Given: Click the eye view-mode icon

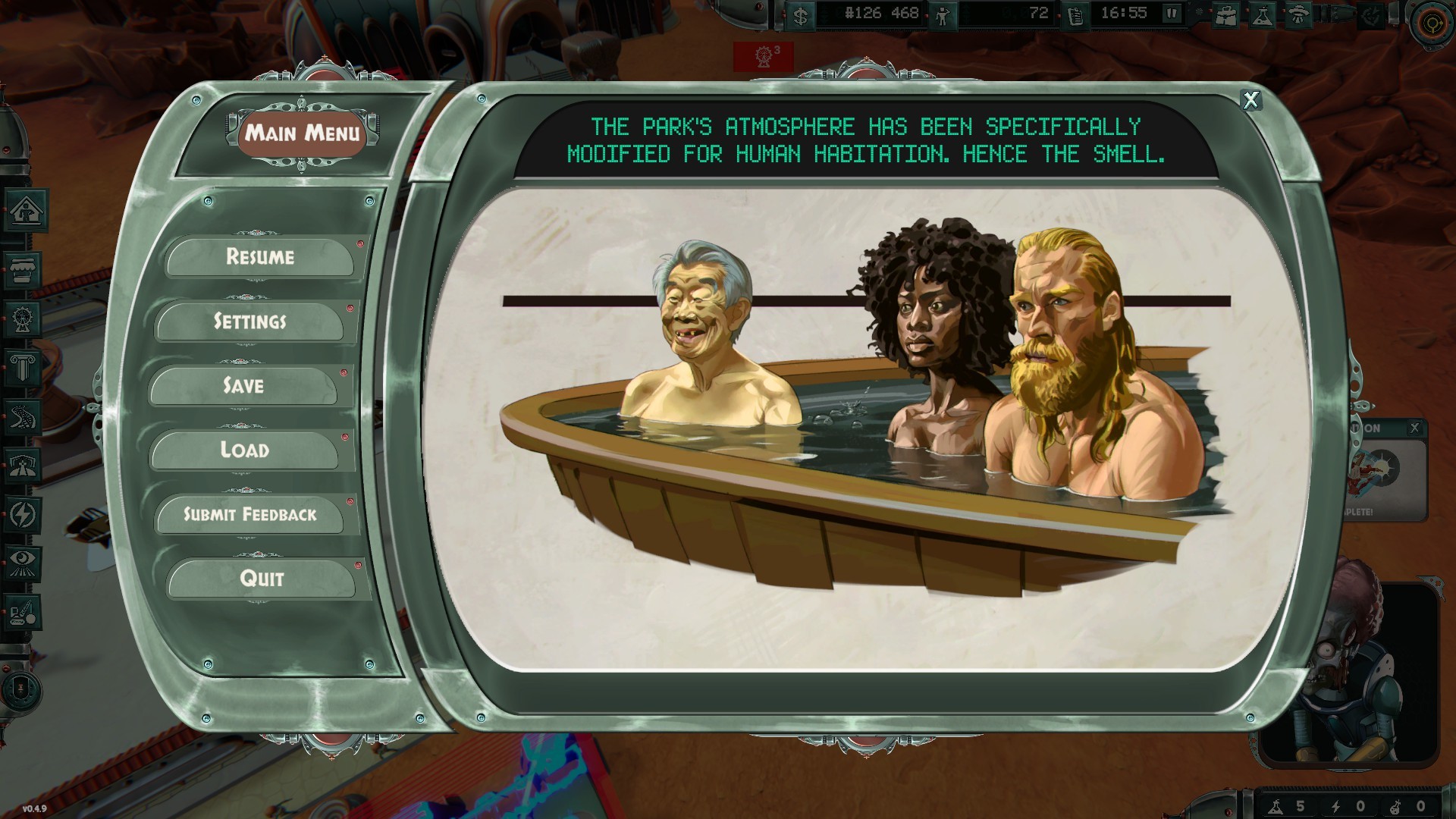Looking at the screenshot, I should tap(21, 563).
